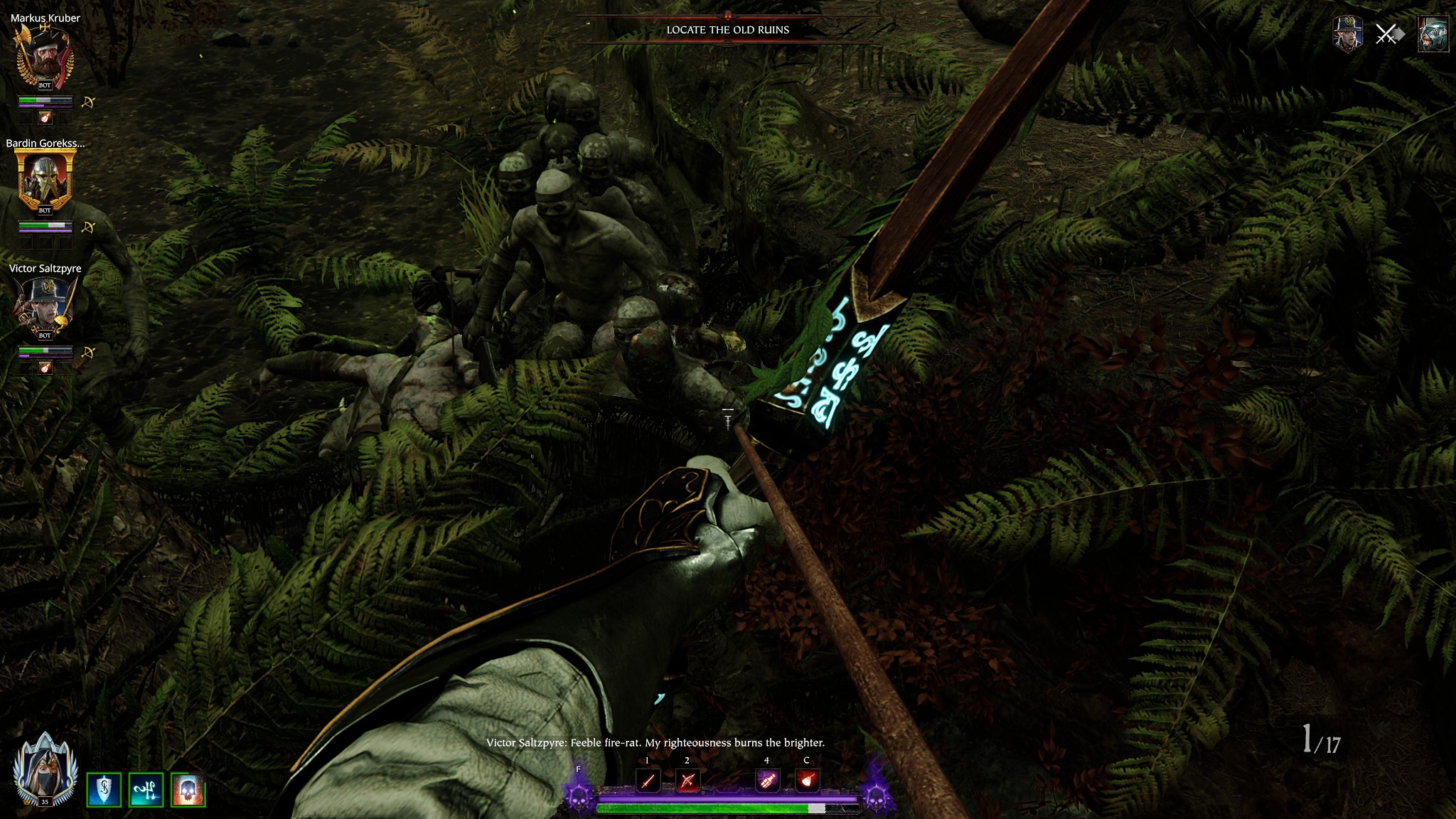Click the Locate the Old Ruins objective

click(727, 30)
